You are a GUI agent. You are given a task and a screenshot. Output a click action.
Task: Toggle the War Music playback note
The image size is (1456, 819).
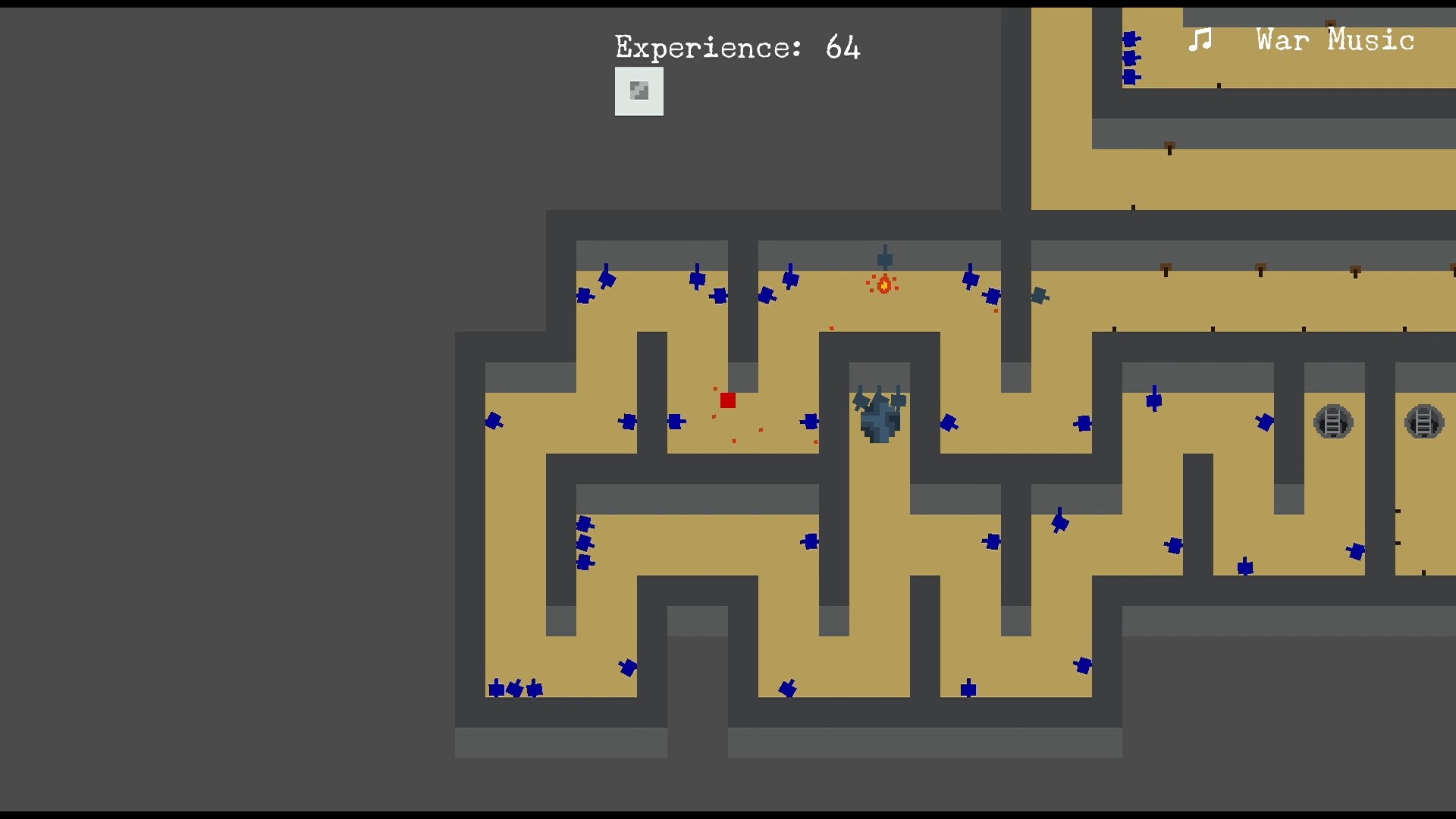click(1200, 39)
